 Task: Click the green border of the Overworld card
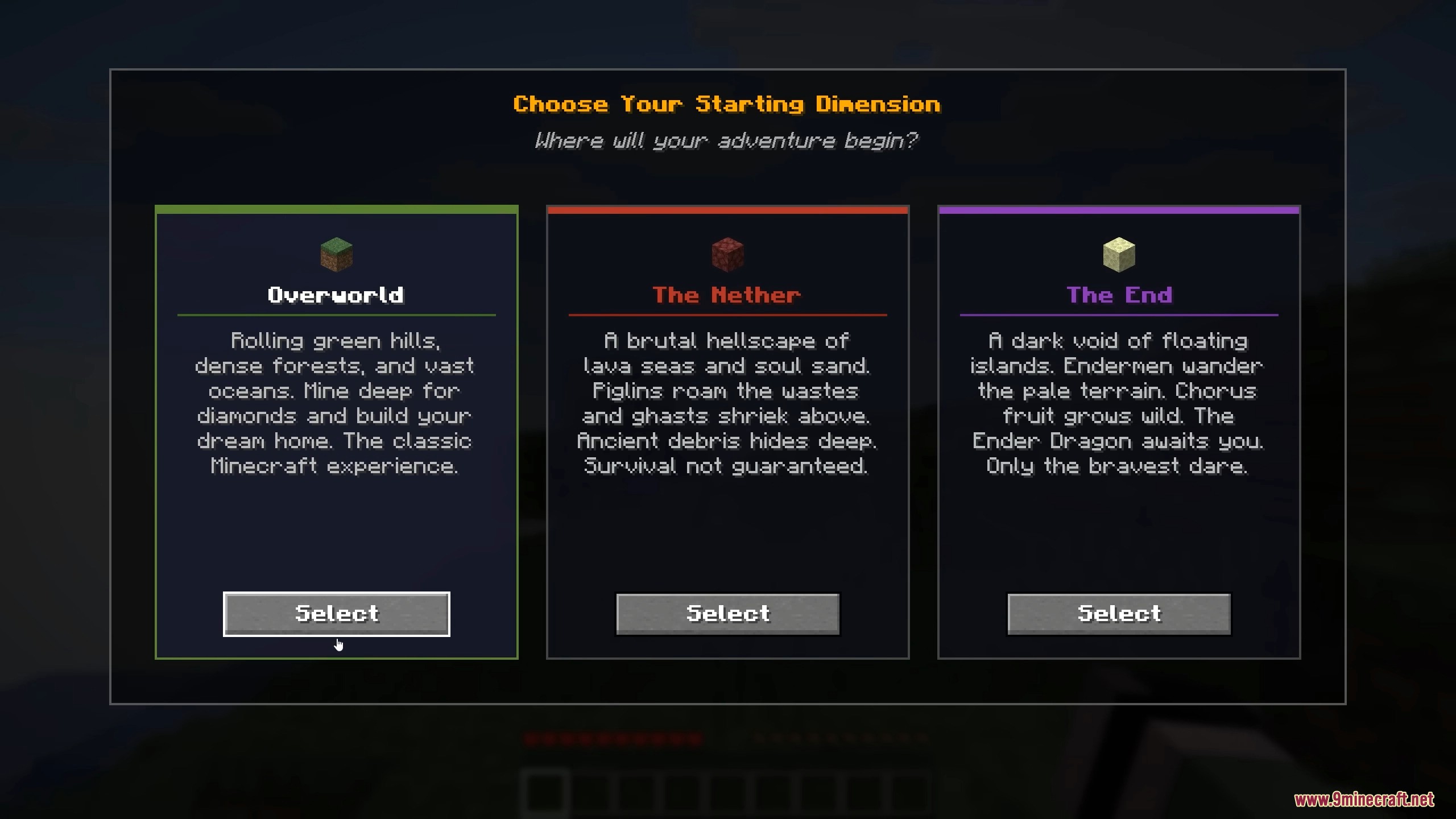pyautogui.click(x=336, y=210)
